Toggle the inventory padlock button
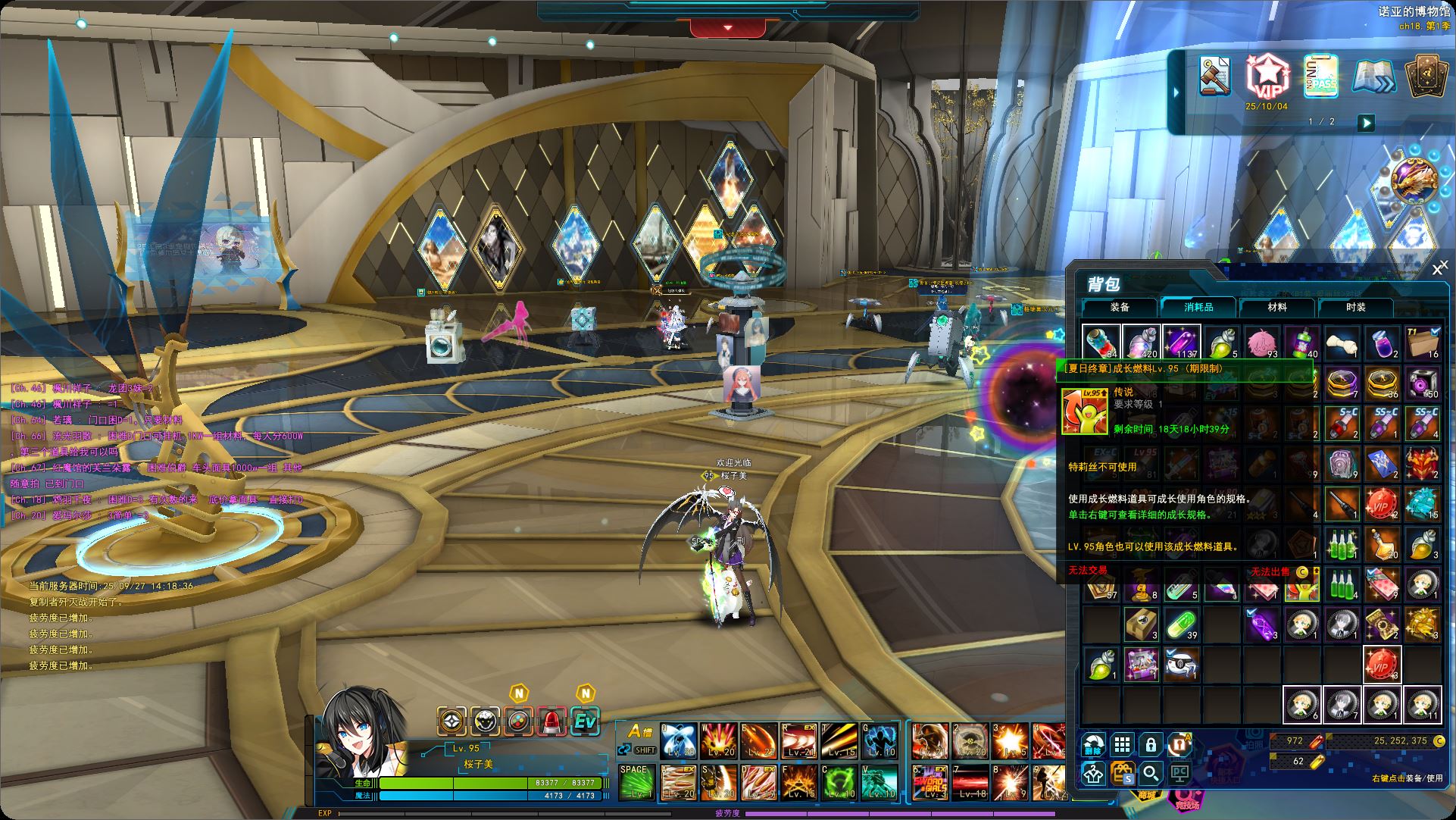 point(1151,744)
